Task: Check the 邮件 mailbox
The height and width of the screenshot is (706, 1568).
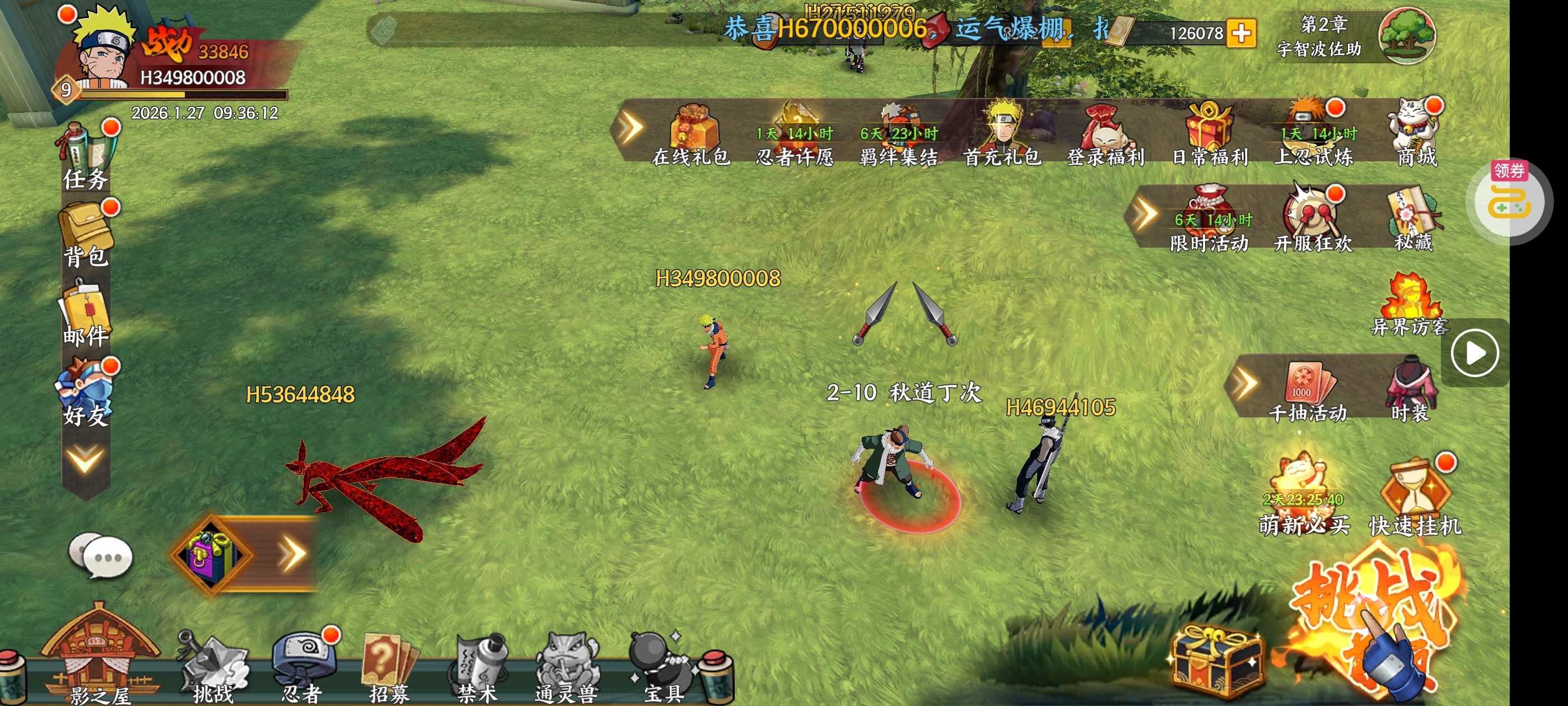Action: 86,314
